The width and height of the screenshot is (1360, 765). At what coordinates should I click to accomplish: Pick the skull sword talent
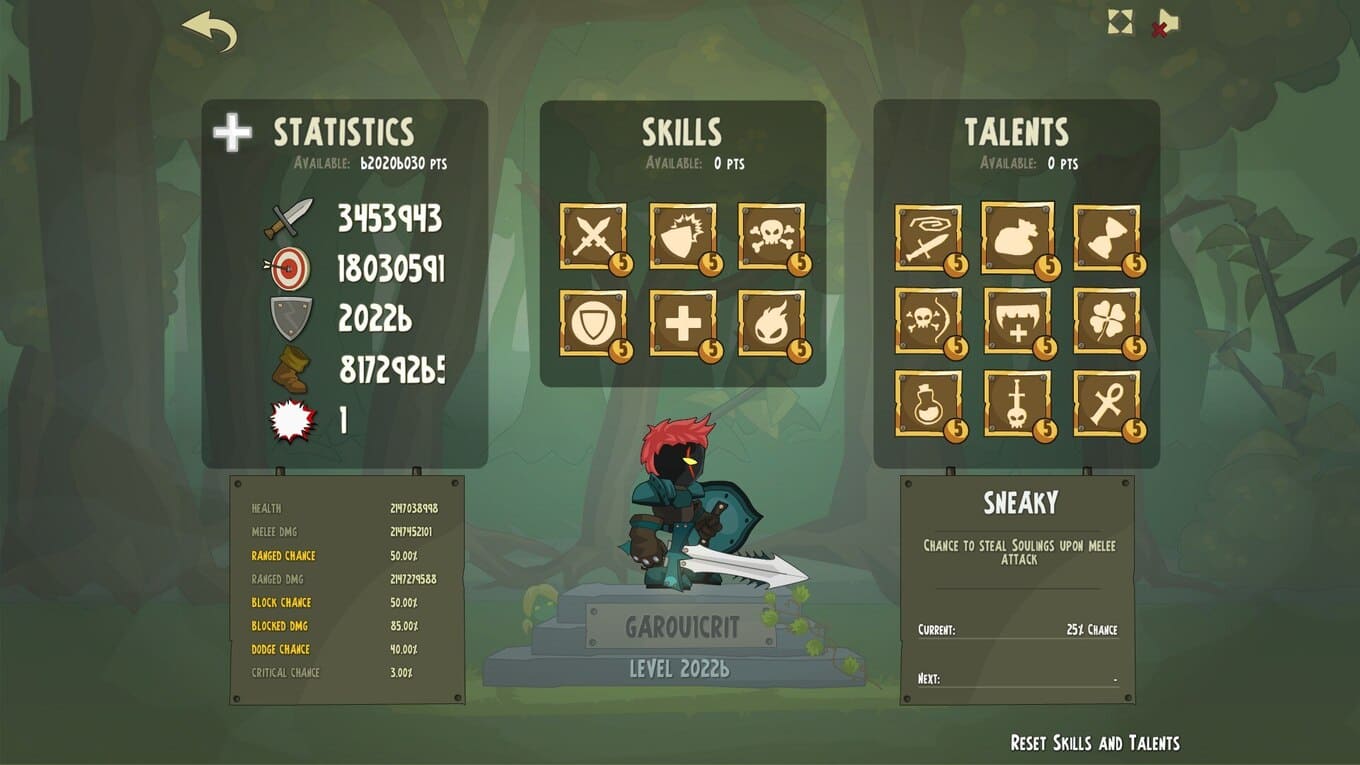tap(1017, 404)
